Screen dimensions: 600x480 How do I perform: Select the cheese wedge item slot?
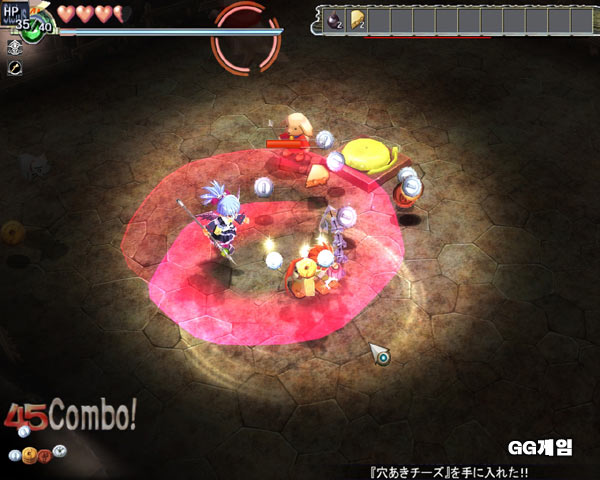[357, 20]
